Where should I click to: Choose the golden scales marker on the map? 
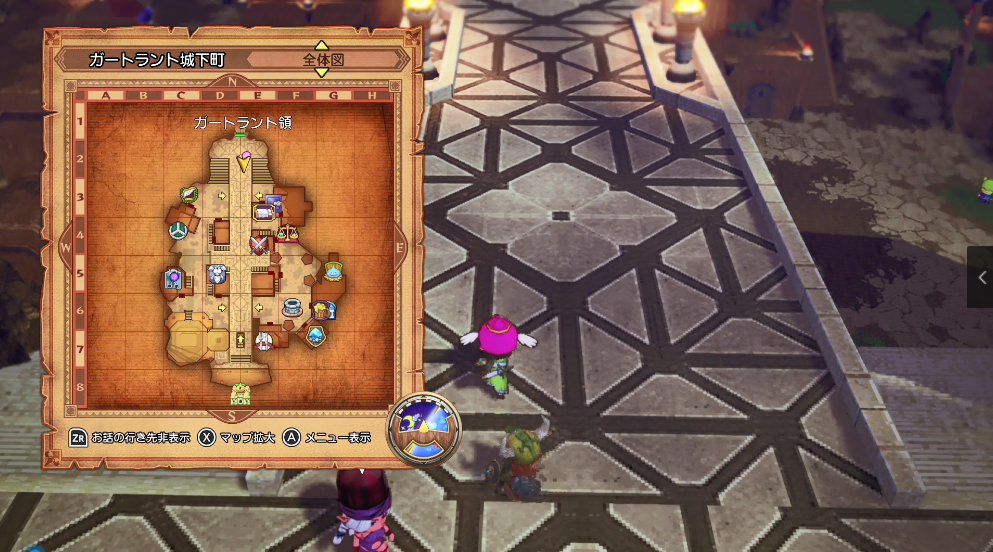point(287,232)
